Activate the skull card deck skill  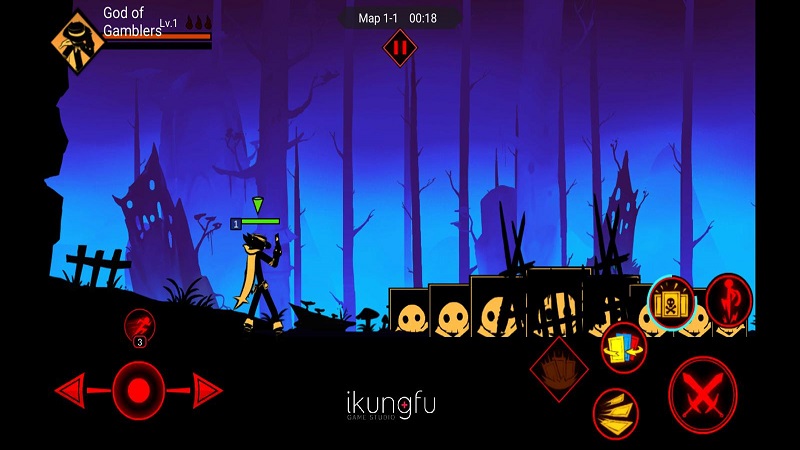pos(670,301)
